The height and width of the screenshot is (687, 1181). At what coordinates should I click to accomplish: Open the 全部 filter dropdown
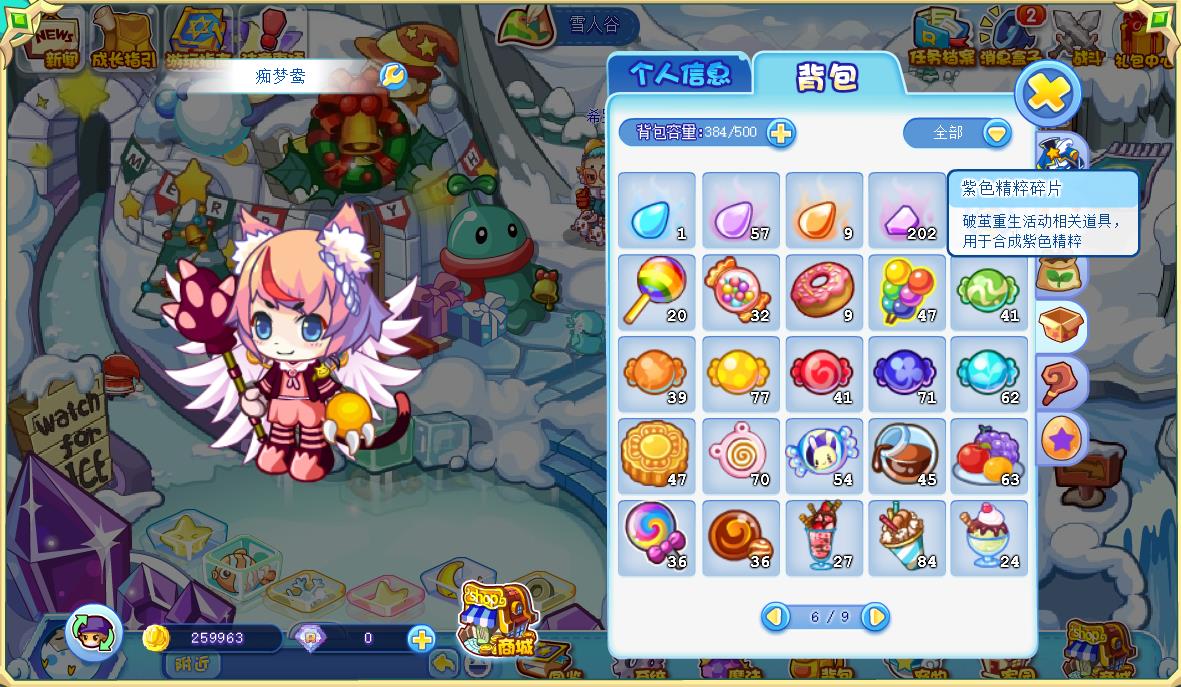[x=996, y=133]
